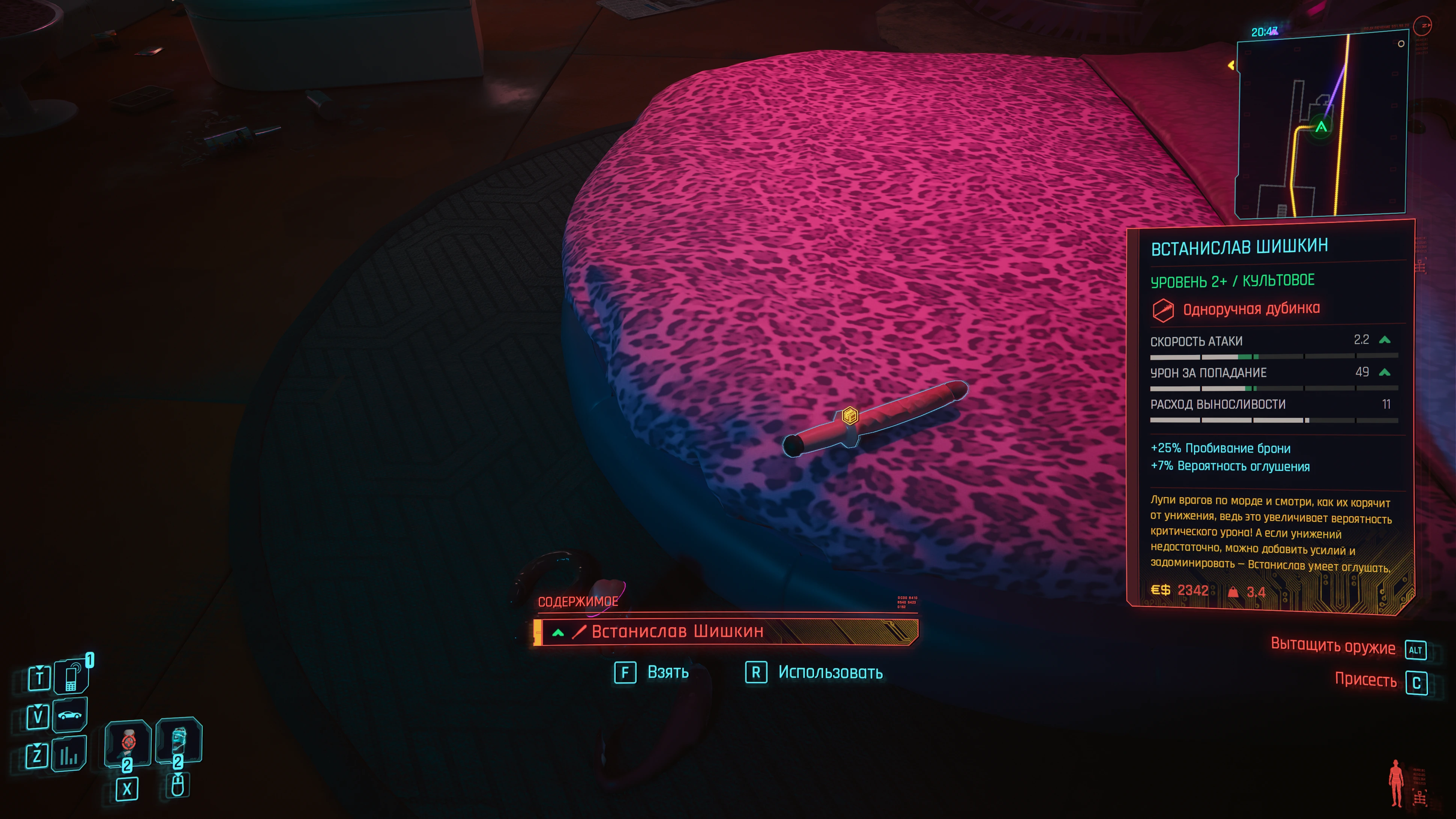Call the vehicle via the car icon
This screenshot has width=1456, height=819.
(x=69, y=715)
